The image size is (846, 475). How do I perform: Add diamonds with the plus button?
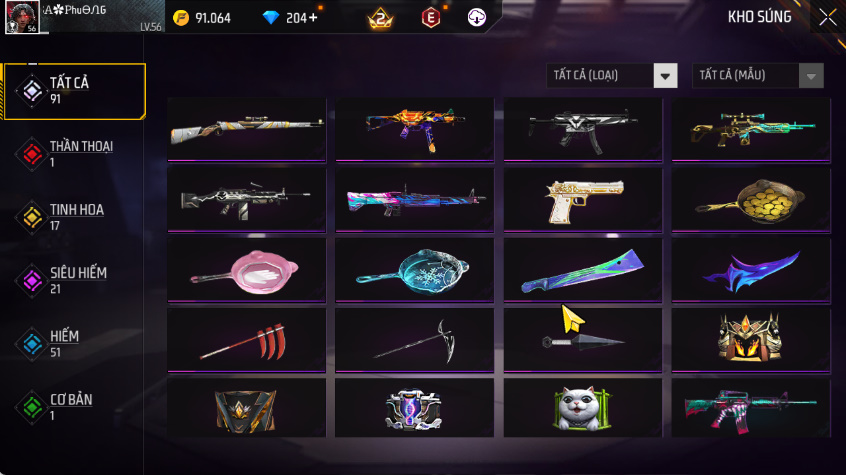[x=314, y=18]
